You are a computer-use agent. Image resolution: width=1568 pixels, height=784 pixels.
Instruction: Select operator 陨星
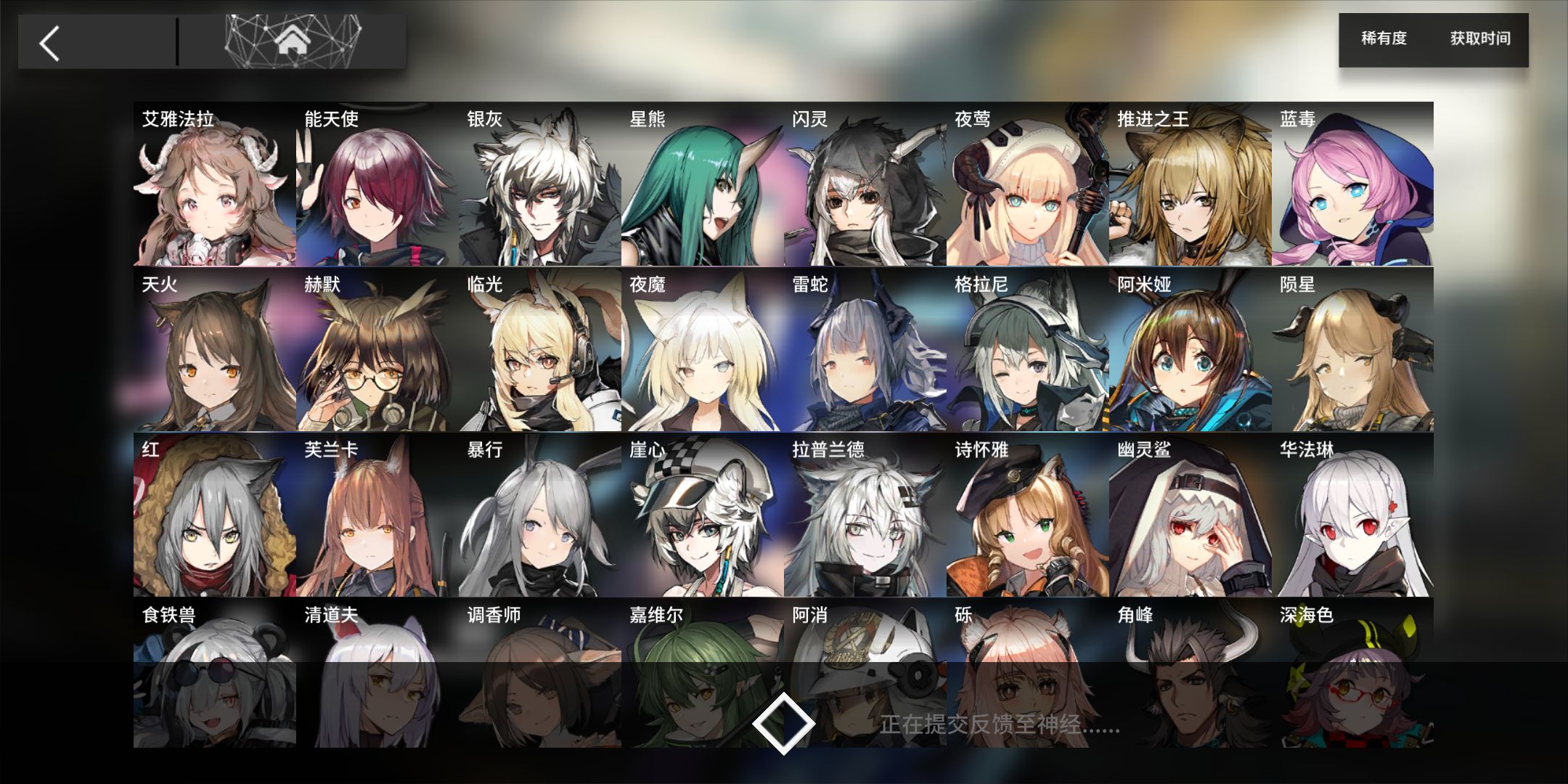click(1352, 351)
